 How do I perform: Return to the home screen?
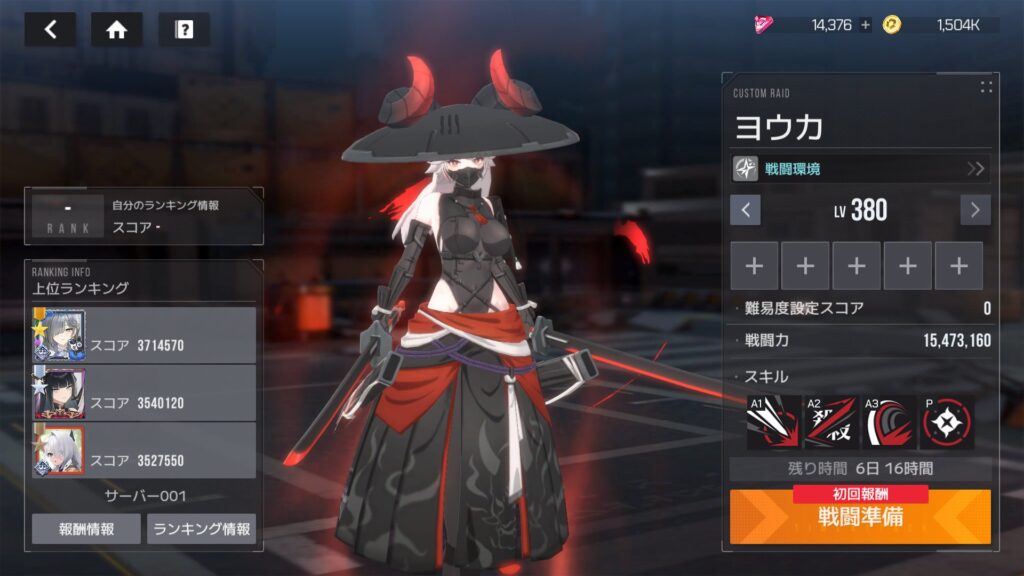click(117, 29)
